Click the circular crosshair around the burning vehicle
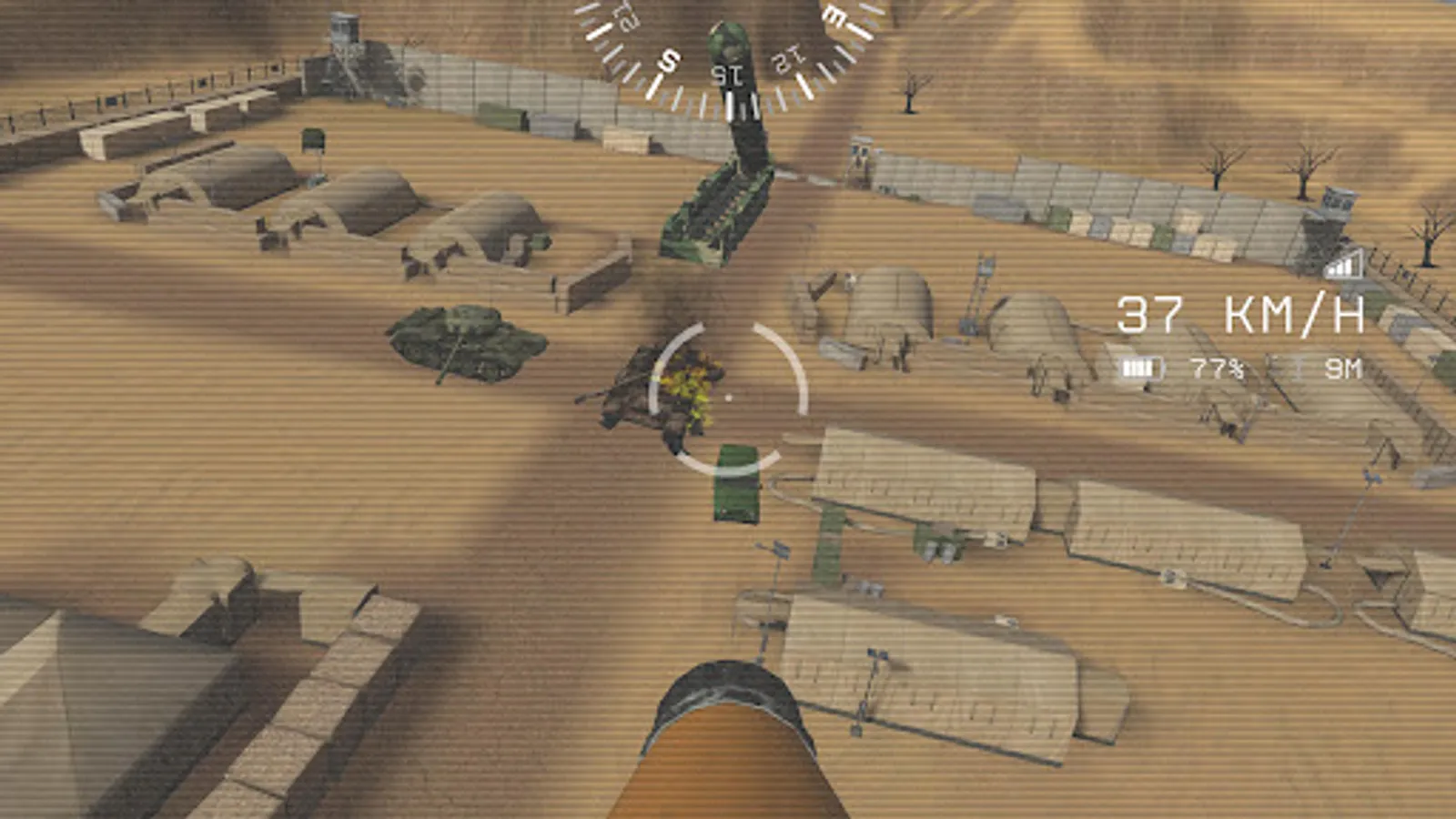This screenshot has width=1456, height=819. [x=728, y=398]
